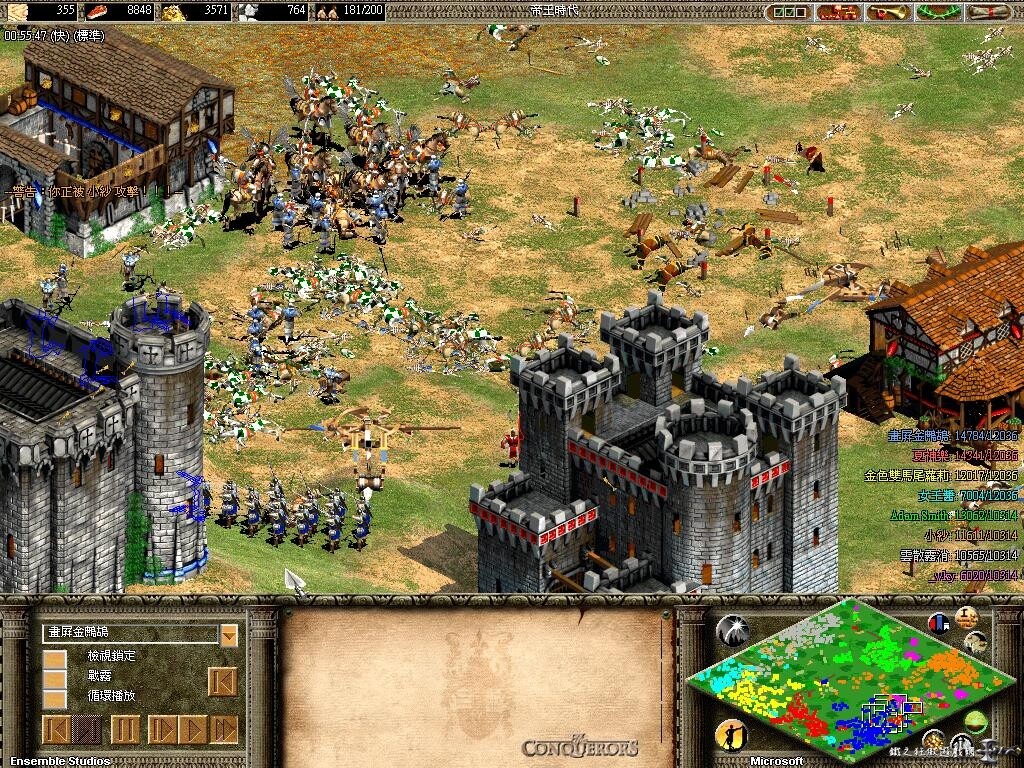Toggle the 檢視鎖定 view lock checkbox
This screenshot has height=768, width=1024.
coord(55,659)
